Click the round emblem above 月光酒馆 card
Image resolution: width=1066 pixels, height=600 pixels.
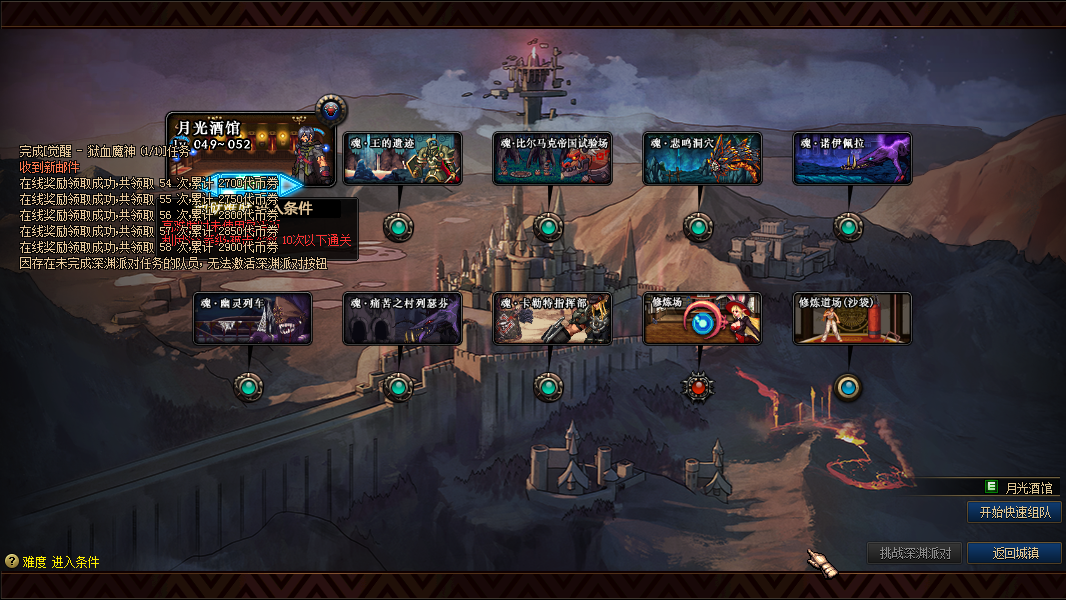tap(331, 109)
